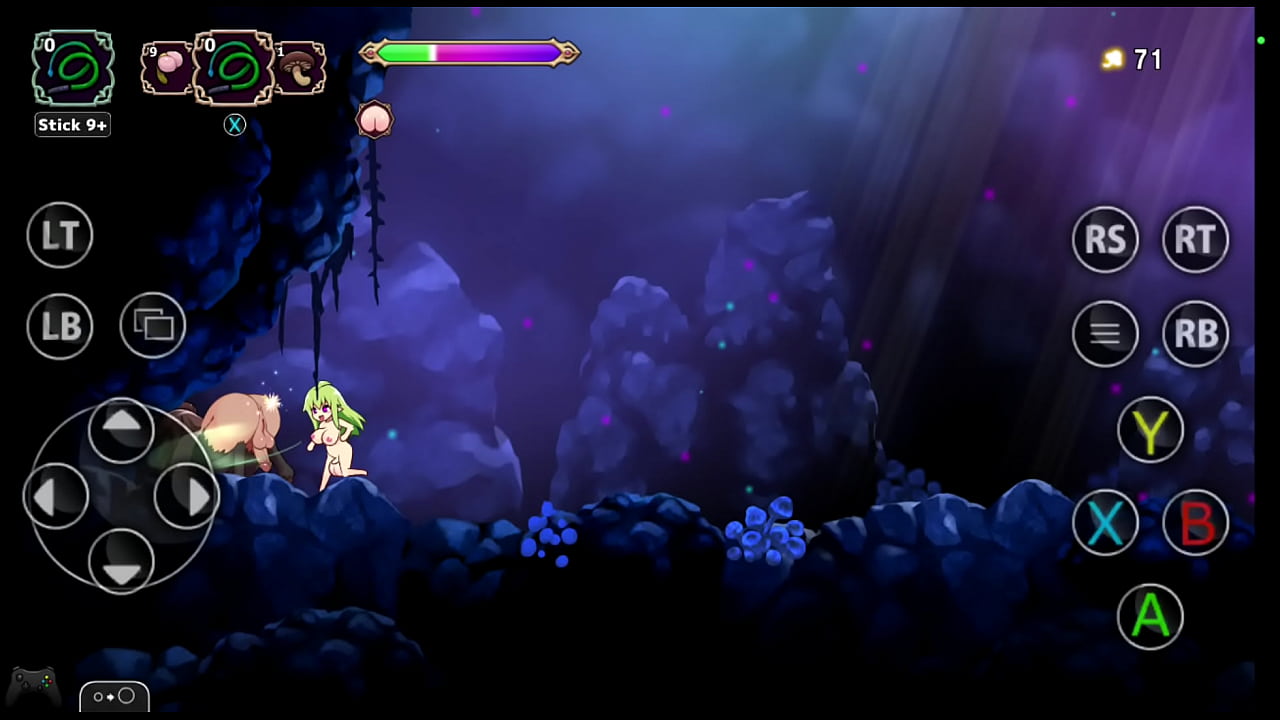This screenshot has height=720, width=1280.
Task: Select the Stick 9+ whip weapon slot
Action: click(x=71, y=68)
